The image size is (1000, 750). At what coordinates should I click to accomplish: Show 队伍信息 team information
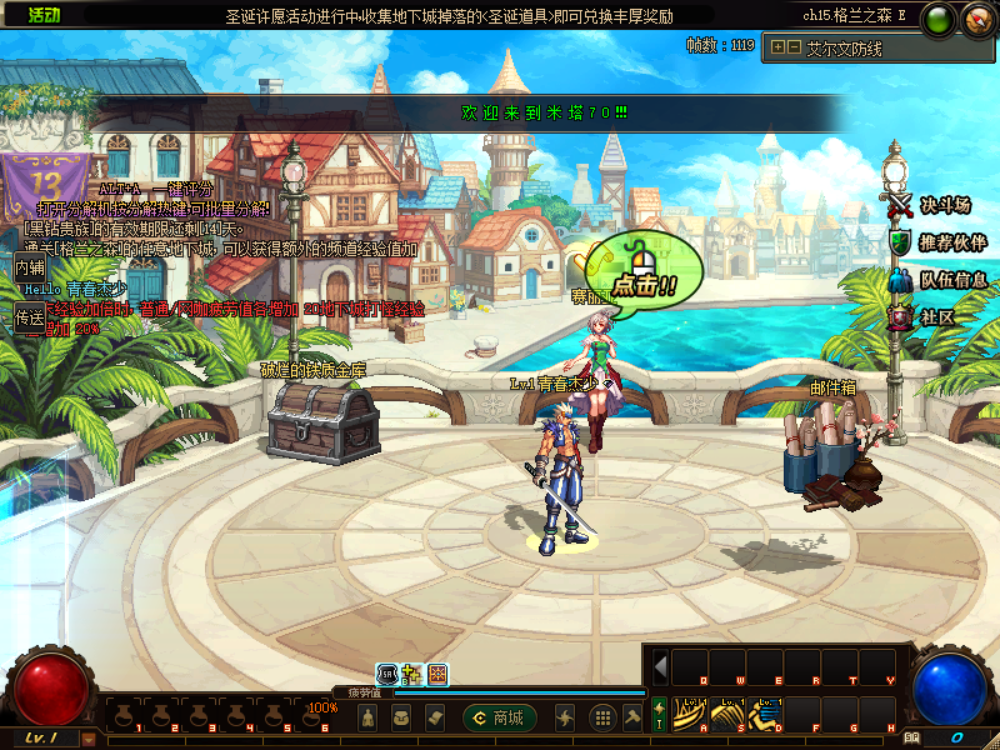coord(938,280)
